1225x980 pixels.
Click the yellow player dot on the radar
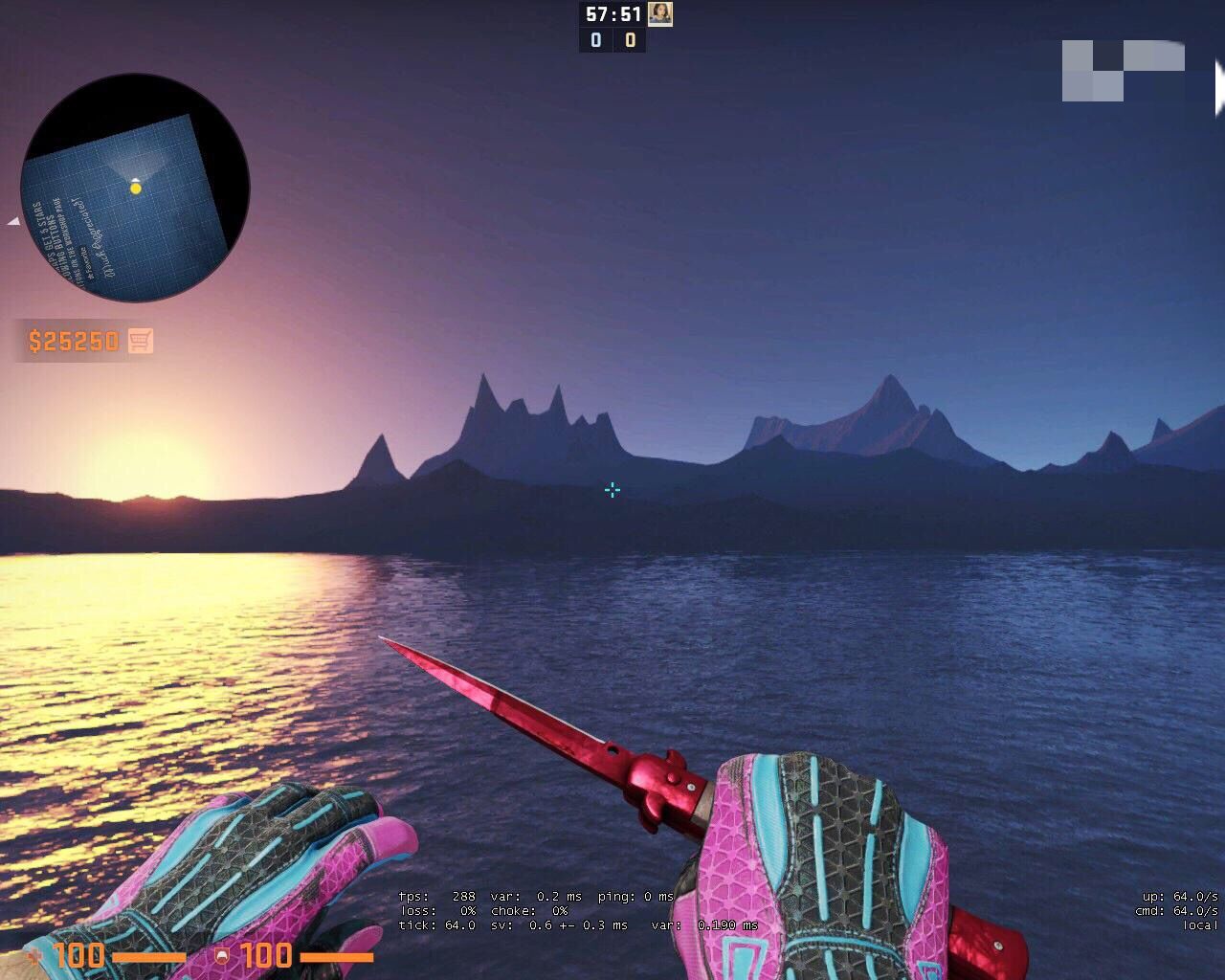[x=135, y=189]
